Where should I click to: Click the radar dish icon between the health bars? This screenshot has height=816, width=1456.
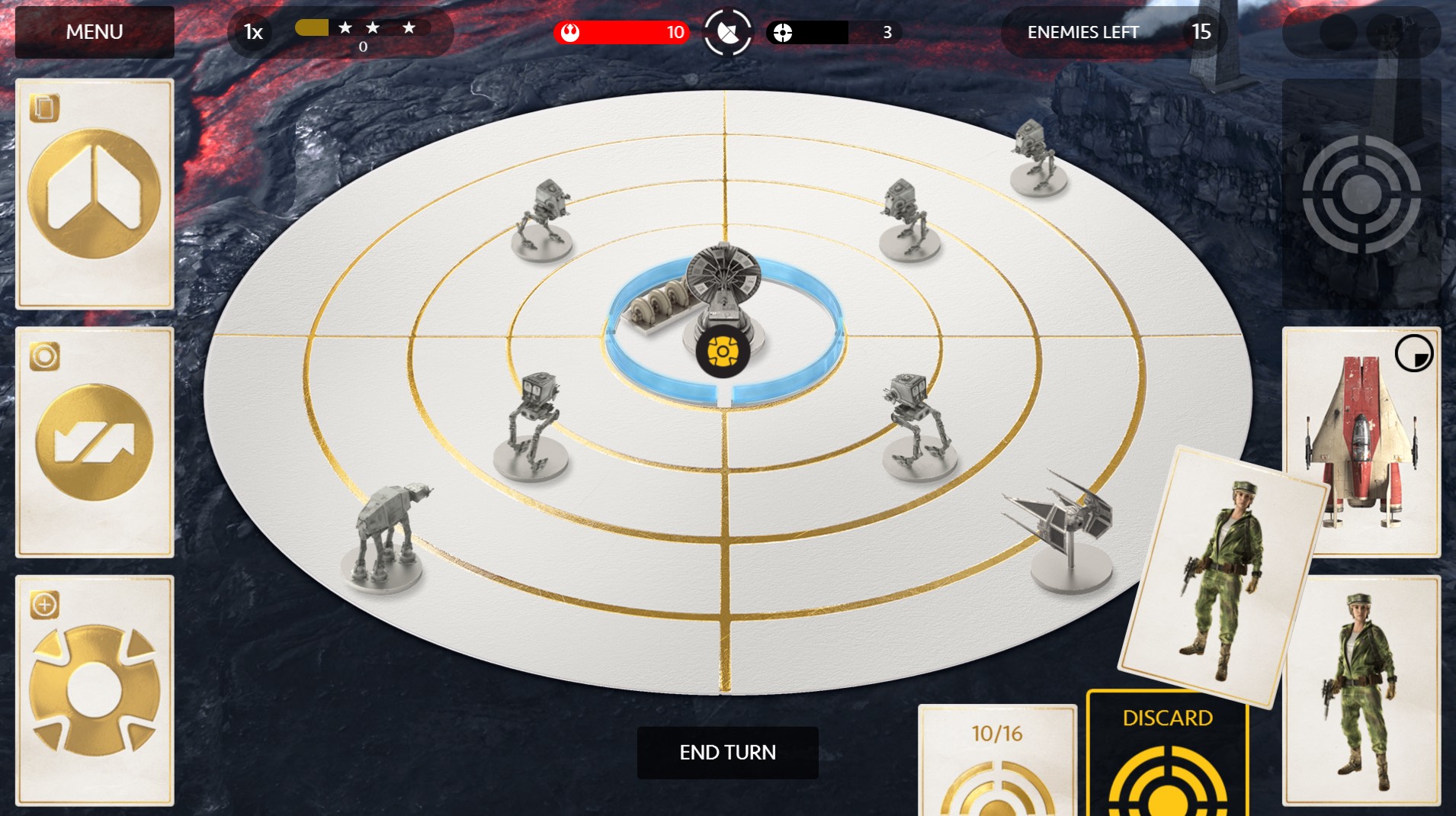pyautogui.click(x=730, y=32)
